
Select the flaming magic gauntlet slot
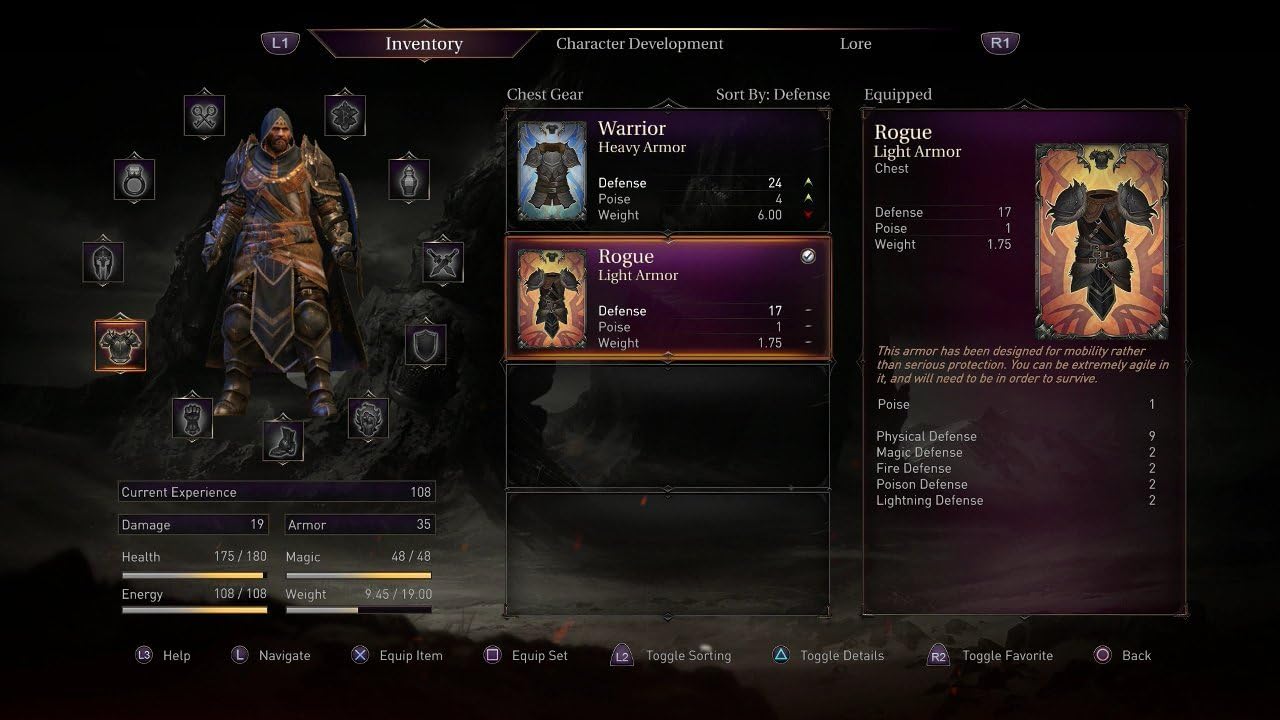click(x=368, y=418)
